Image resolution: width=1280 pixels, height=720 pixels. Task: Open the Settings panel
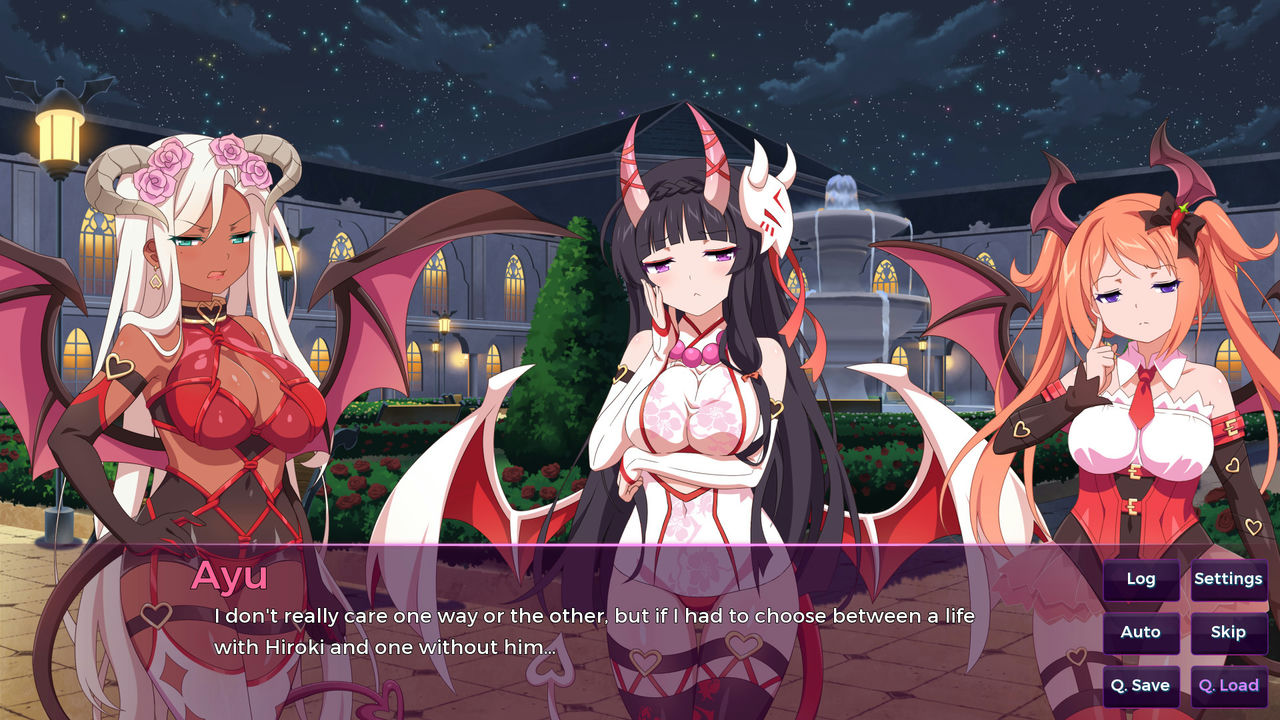[1228, 578]
